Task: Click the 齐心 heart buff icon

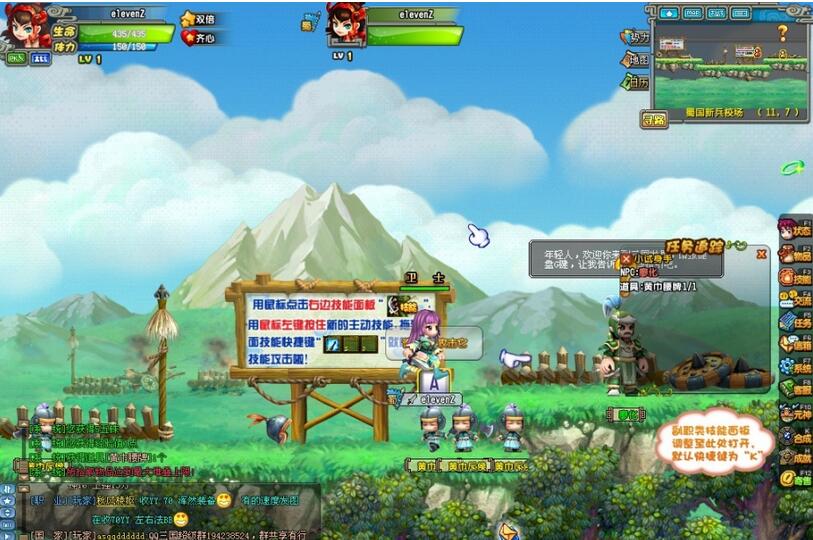Action: (197, 38)
